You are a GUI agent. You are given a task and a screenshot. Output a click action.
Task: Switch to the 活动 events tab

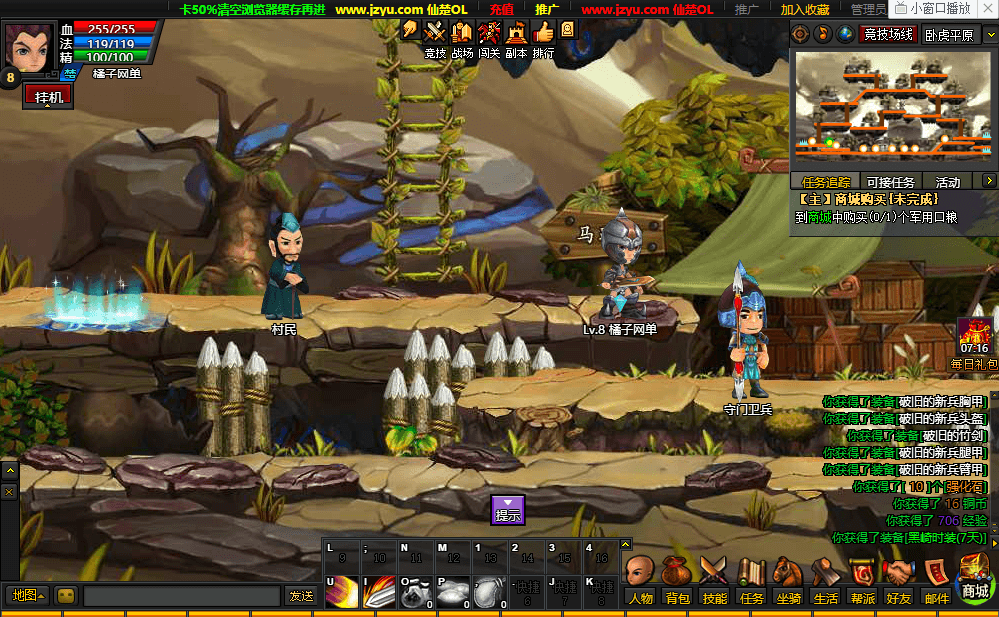pos(947,182)
